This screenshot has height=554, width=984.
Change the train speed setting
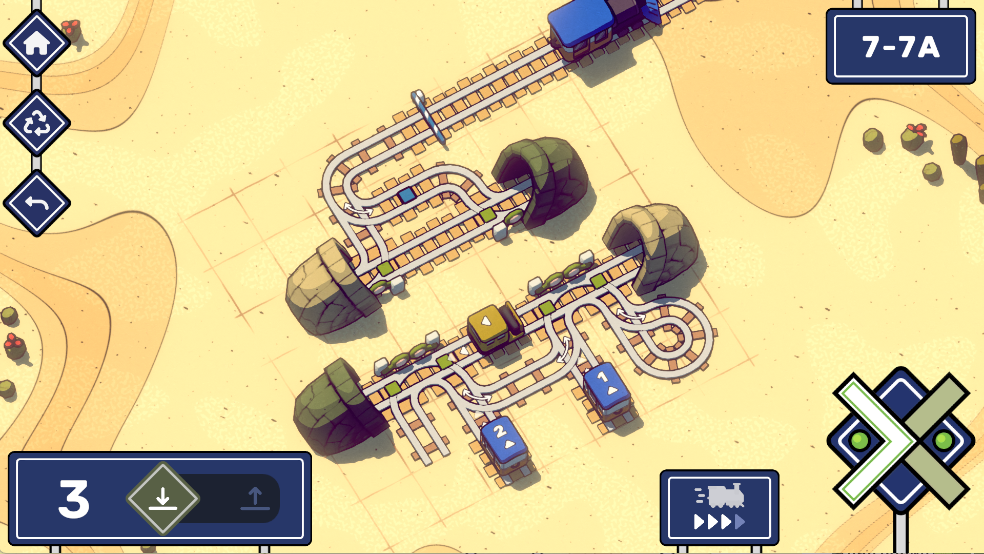(719, 508)
